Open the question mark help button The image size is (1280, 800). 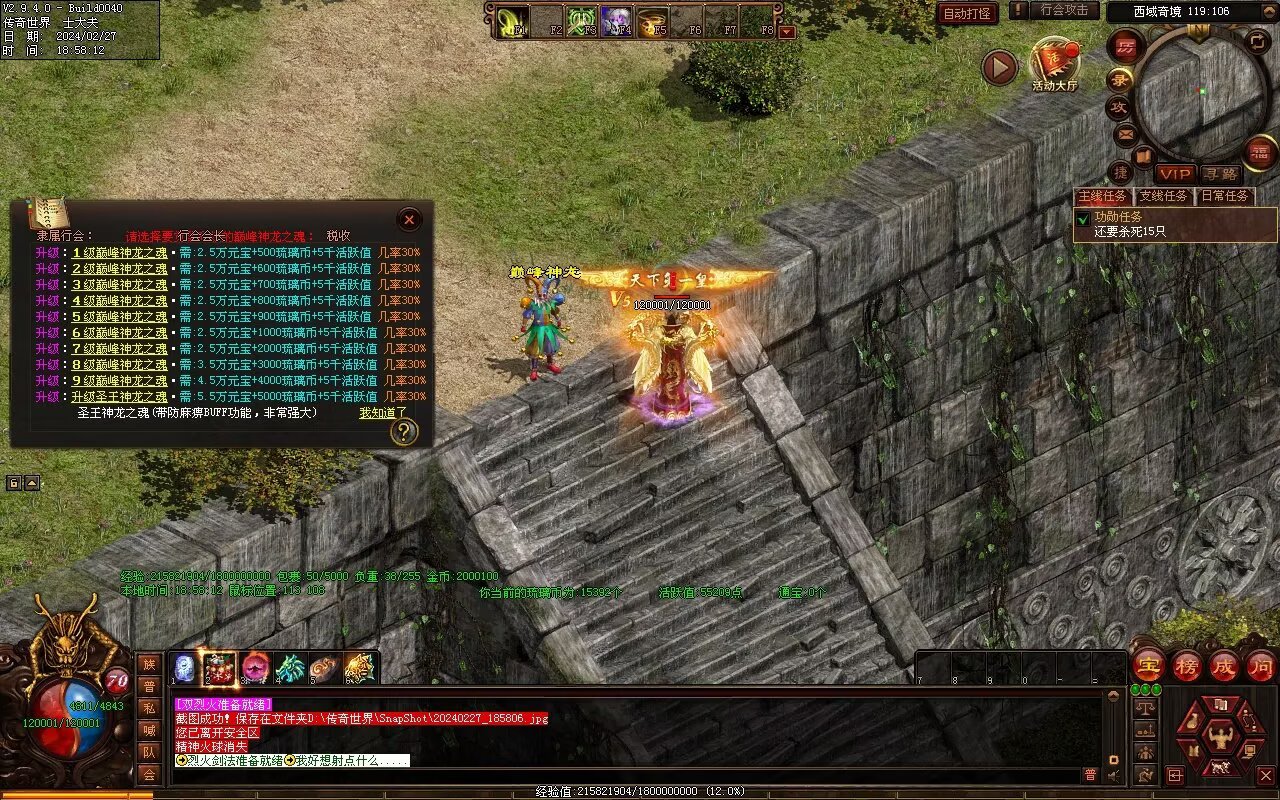[x=403, y=432]
